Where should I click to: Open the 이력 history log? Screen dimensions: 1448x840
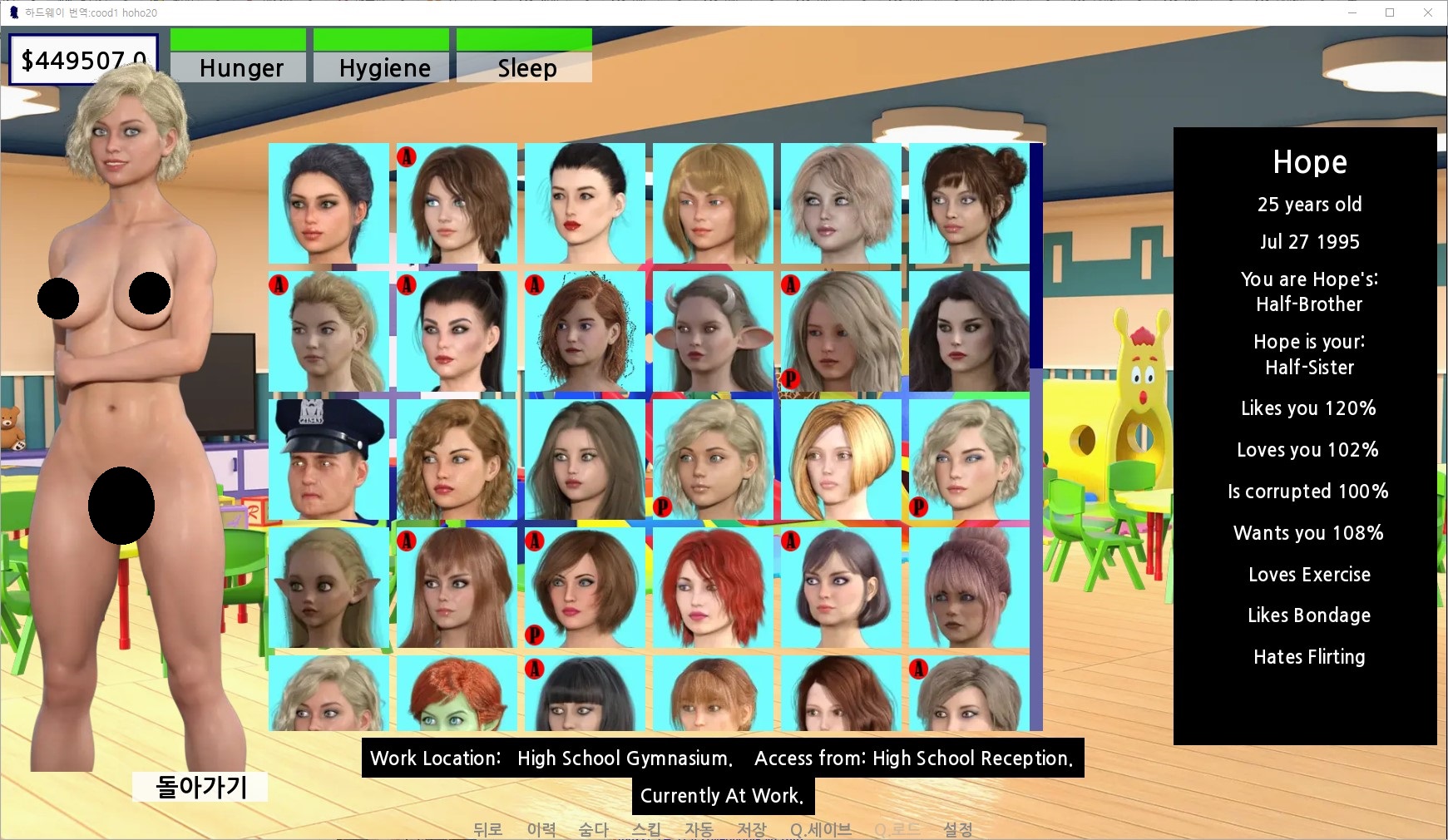tap(541, 829)
